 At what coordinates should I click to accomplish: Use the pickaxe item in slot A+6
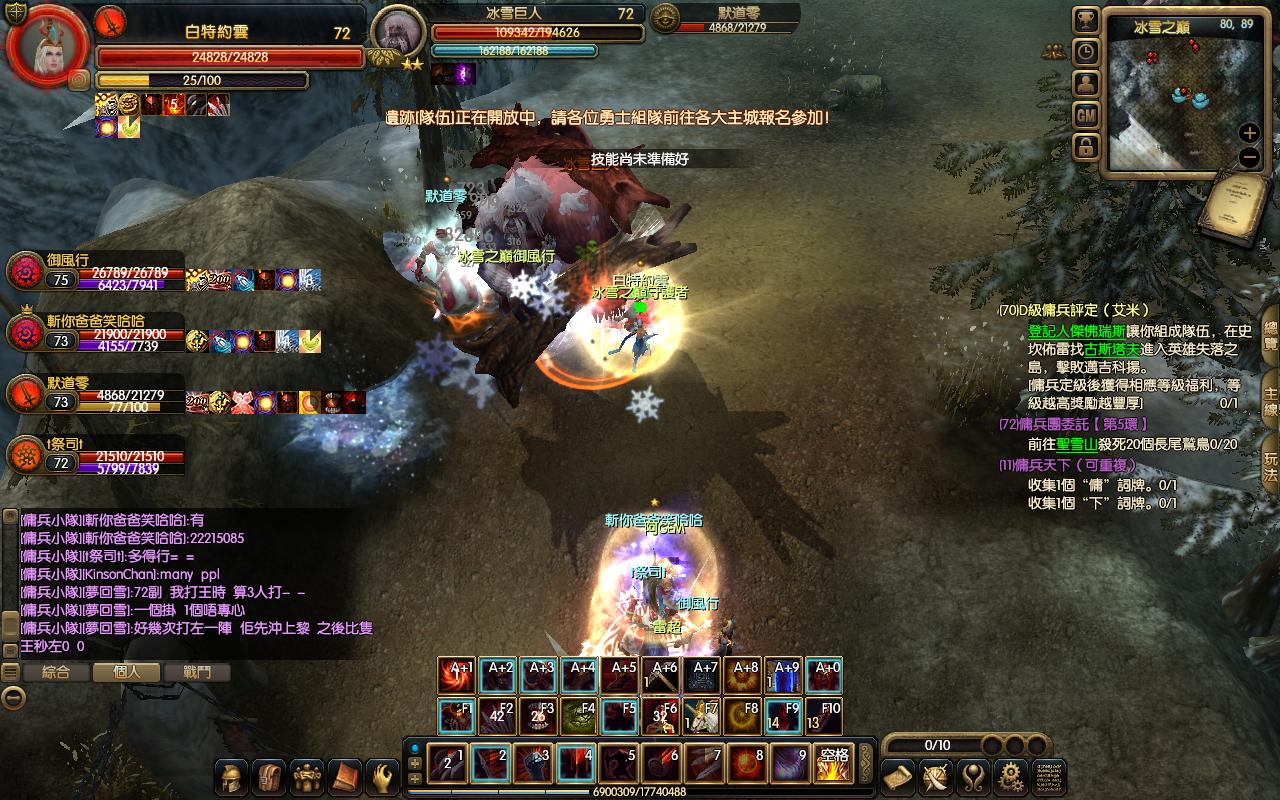tap(665, 677)
